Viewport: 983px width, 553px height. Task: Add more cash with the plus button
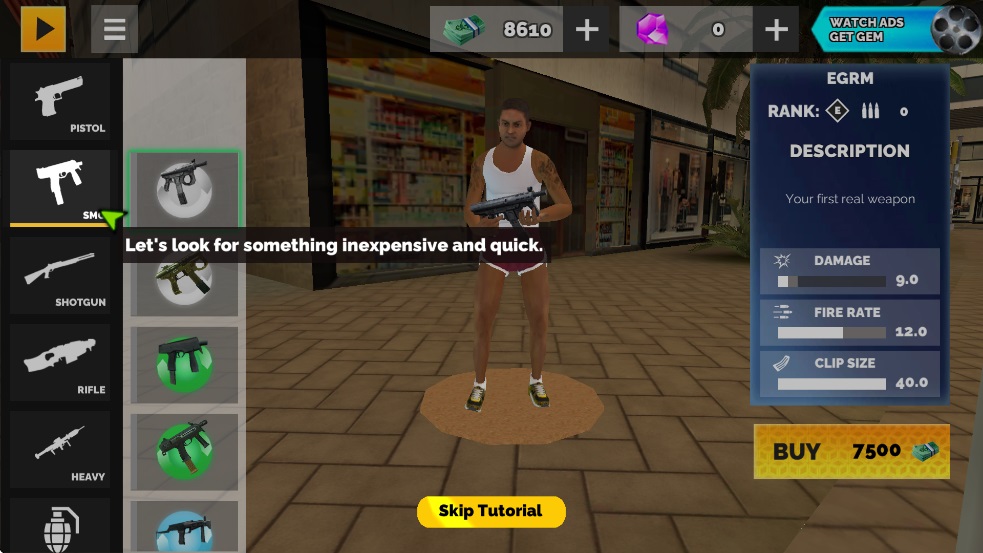587,30
